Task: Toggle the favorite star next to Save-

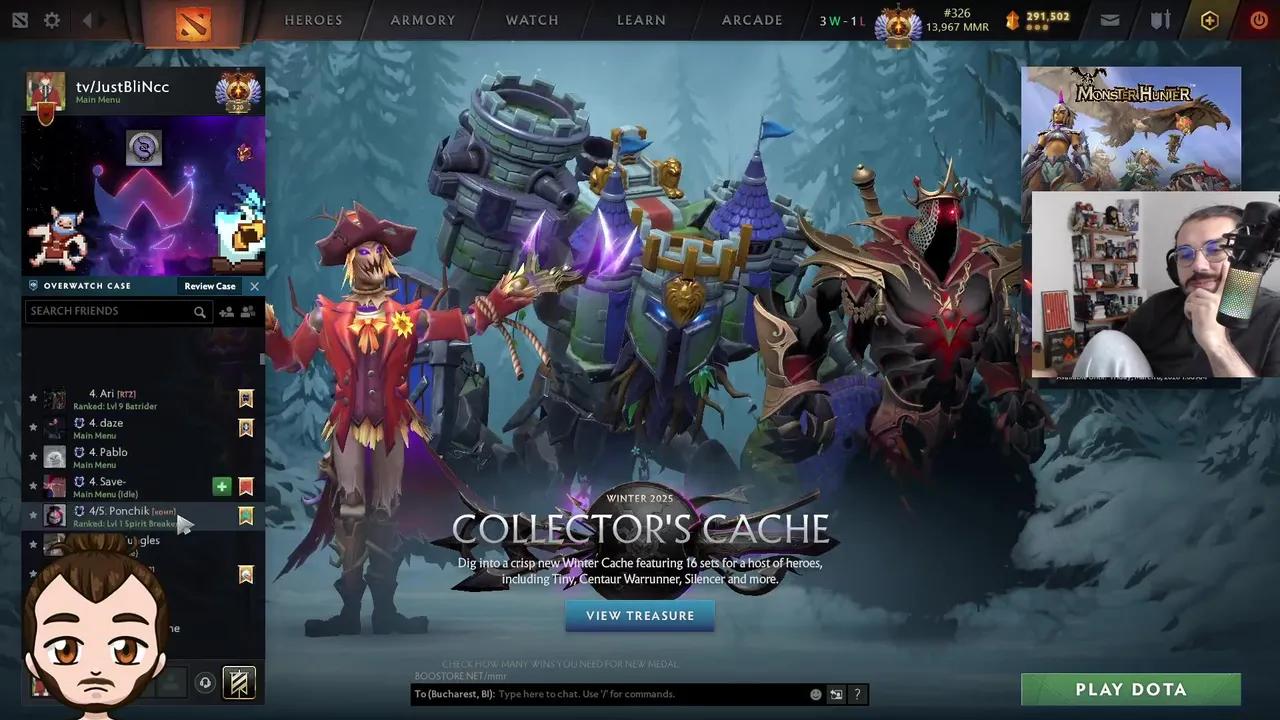Action: coord(33,485)
